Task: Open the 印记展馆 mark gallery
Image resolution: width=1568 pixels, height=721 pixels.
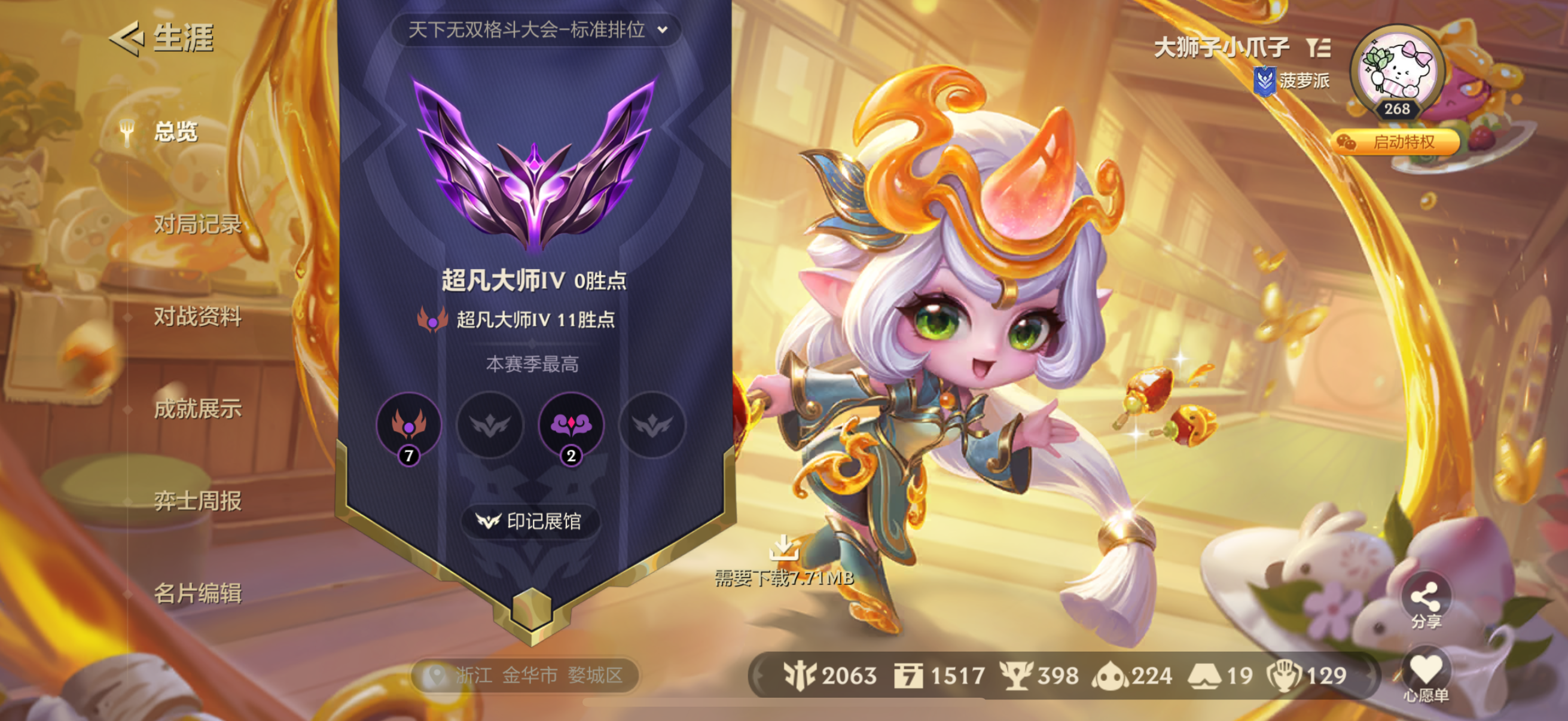Action: (x=530, y=521)
